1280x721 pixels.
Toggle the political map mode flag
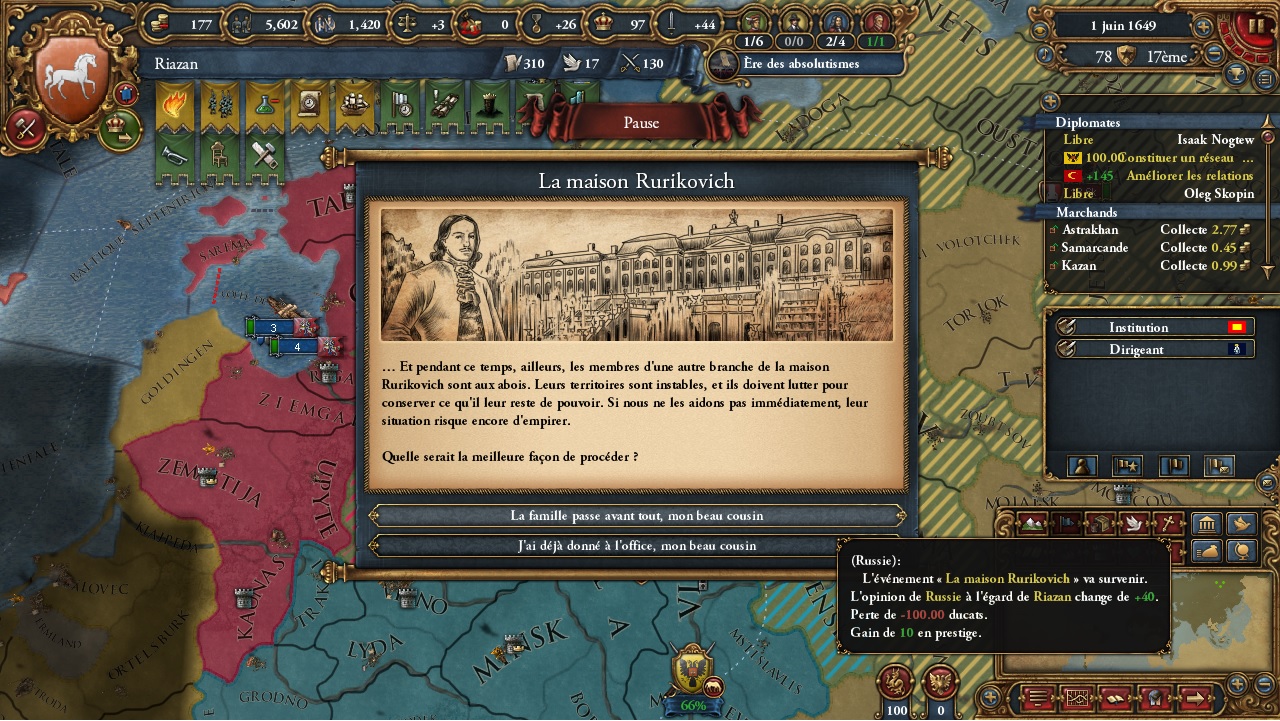coord(1067,524)
